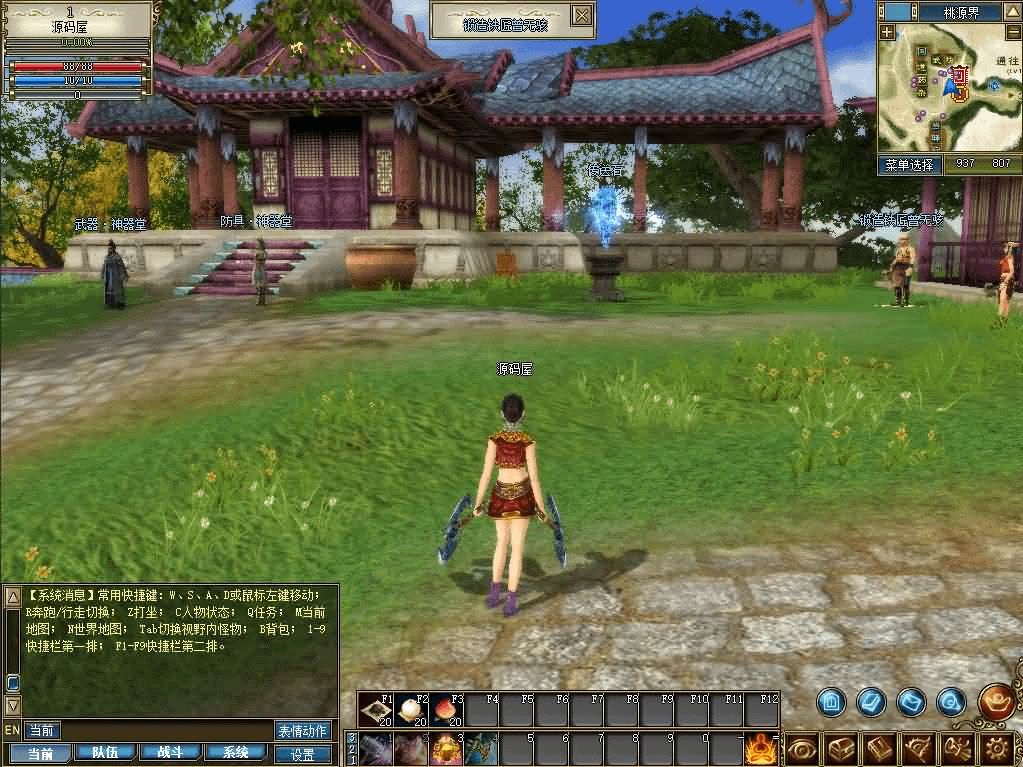Open the treasure chest bag icon
Viewport: 1023px width, 767px height.
click(x=840, y=749)
